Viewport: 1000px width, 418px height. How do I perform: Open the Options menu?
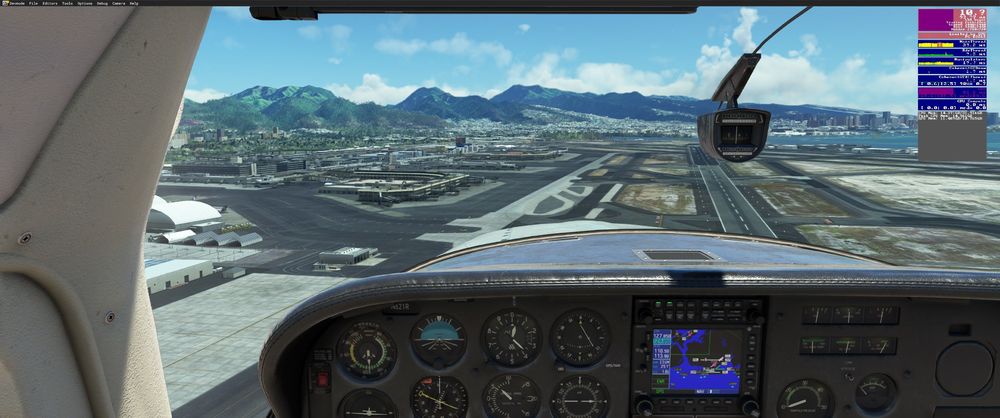point(83,3)
